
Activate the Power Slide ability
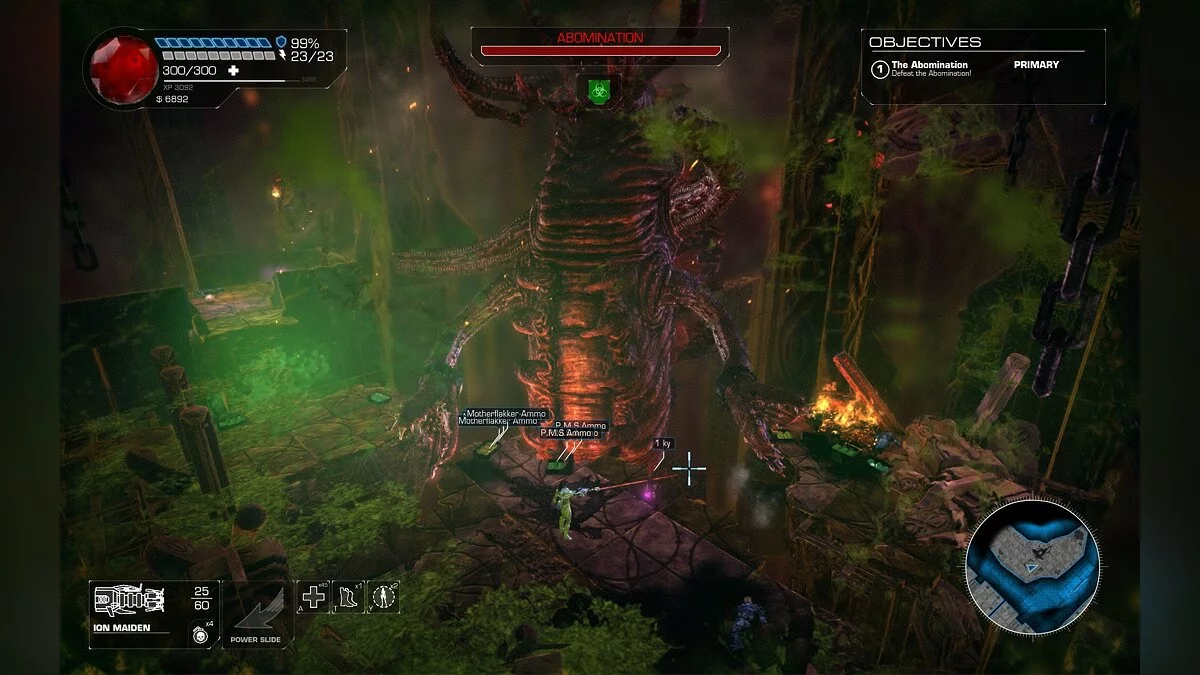(x=255, y=613)
